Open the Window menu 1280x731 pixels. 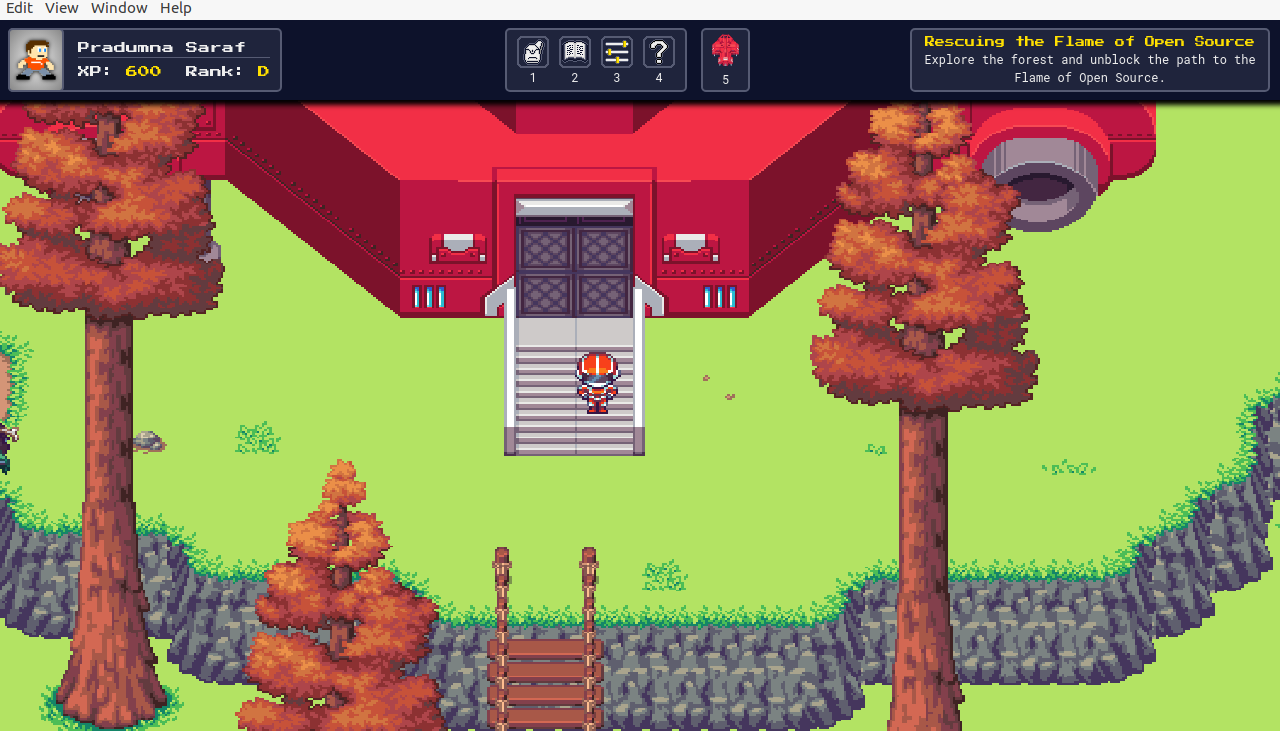tap(119, 8)
